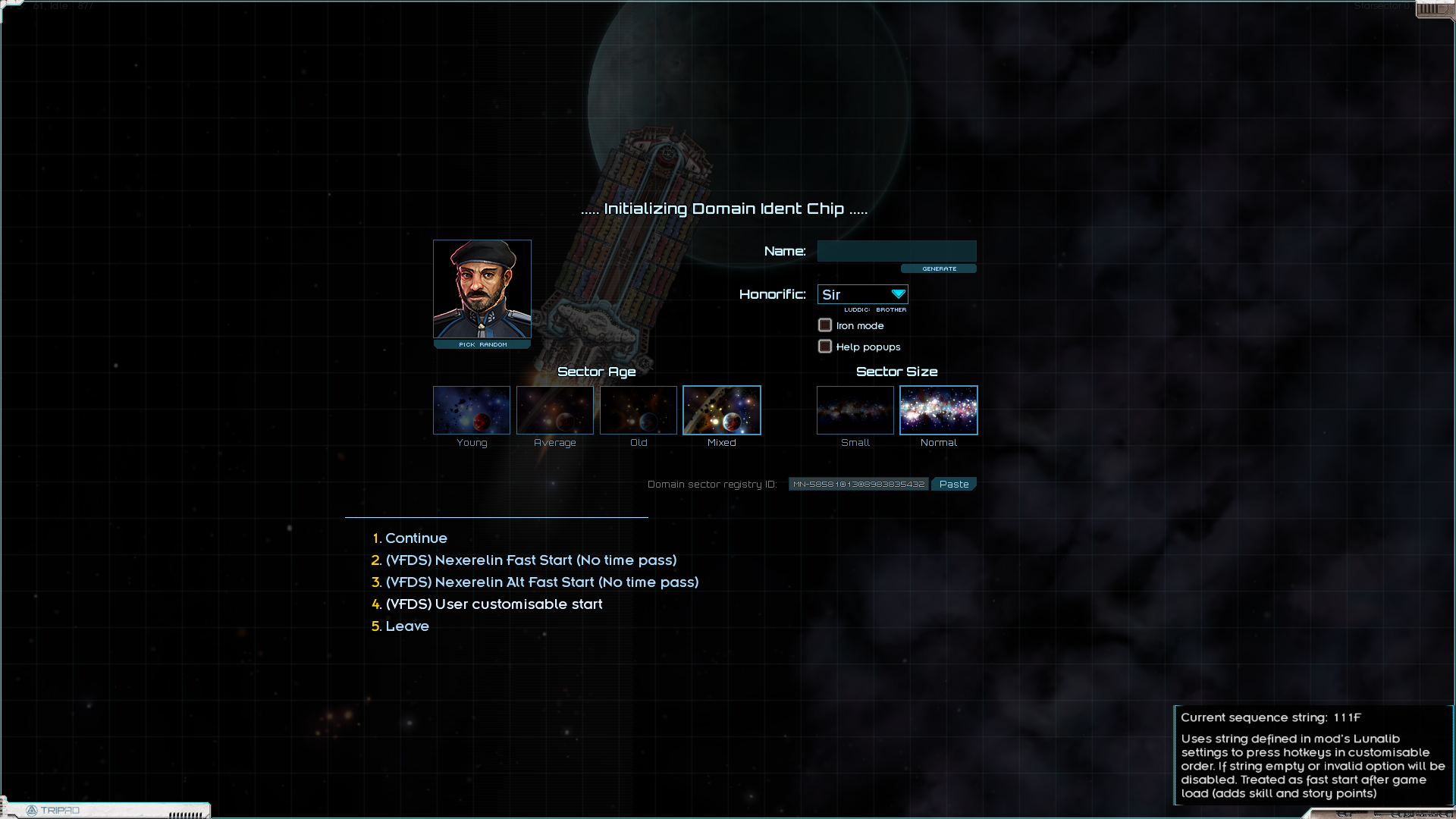This screenshot has width=1456, height=819.
Task: Enable Help popups checkbox
Action: [x=825, y=347]
